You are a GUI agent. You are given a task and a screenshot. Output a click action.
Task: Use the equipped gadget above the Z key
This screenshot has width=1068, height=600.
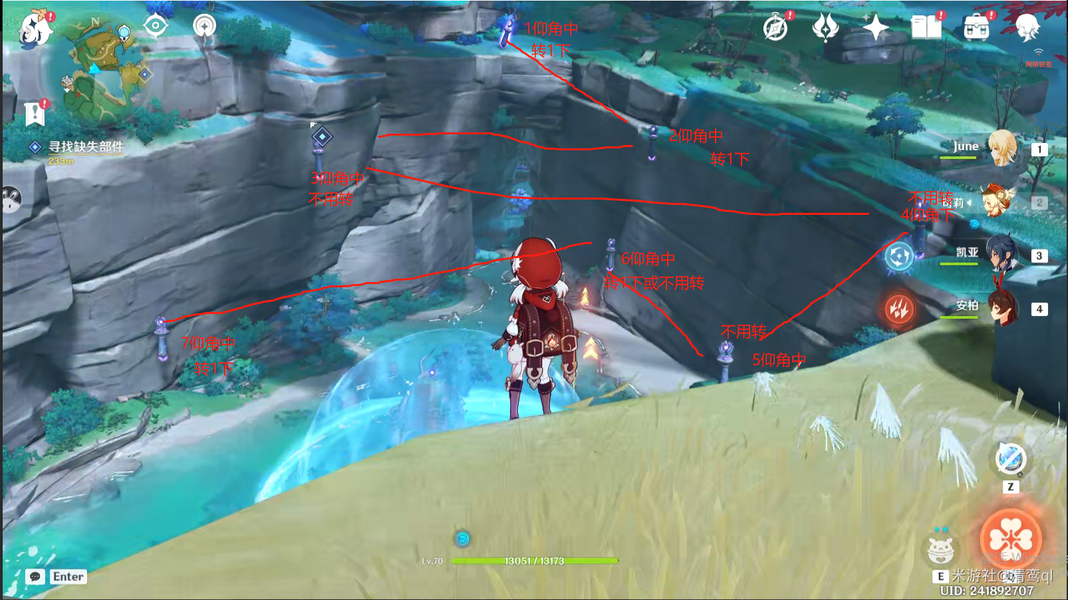point(1010,460)
